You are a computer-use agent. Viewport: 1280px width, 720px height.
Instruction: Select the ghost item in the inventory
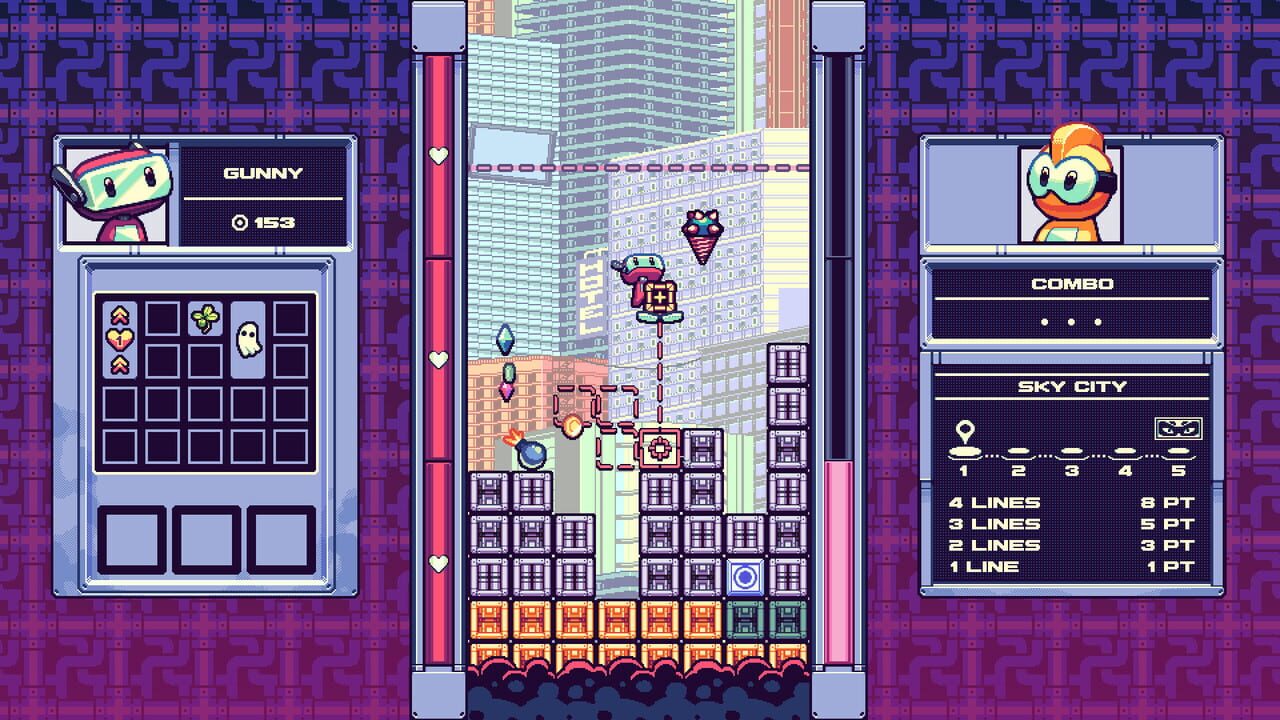[x=248, y=340]
